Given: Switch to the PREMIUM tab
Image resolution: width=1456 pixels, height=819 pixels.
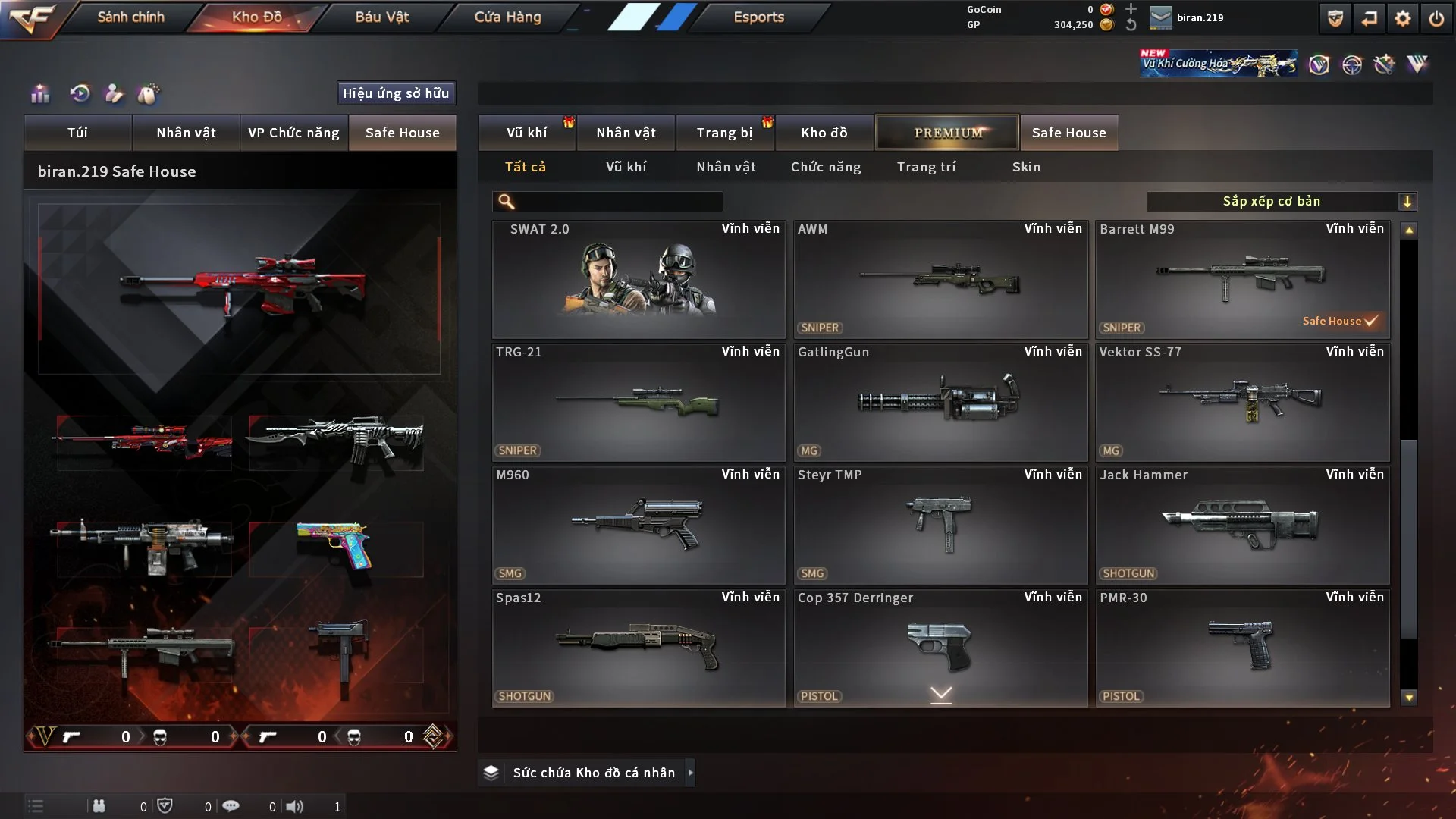Looking at the screenshot, I should pos(947,133).
